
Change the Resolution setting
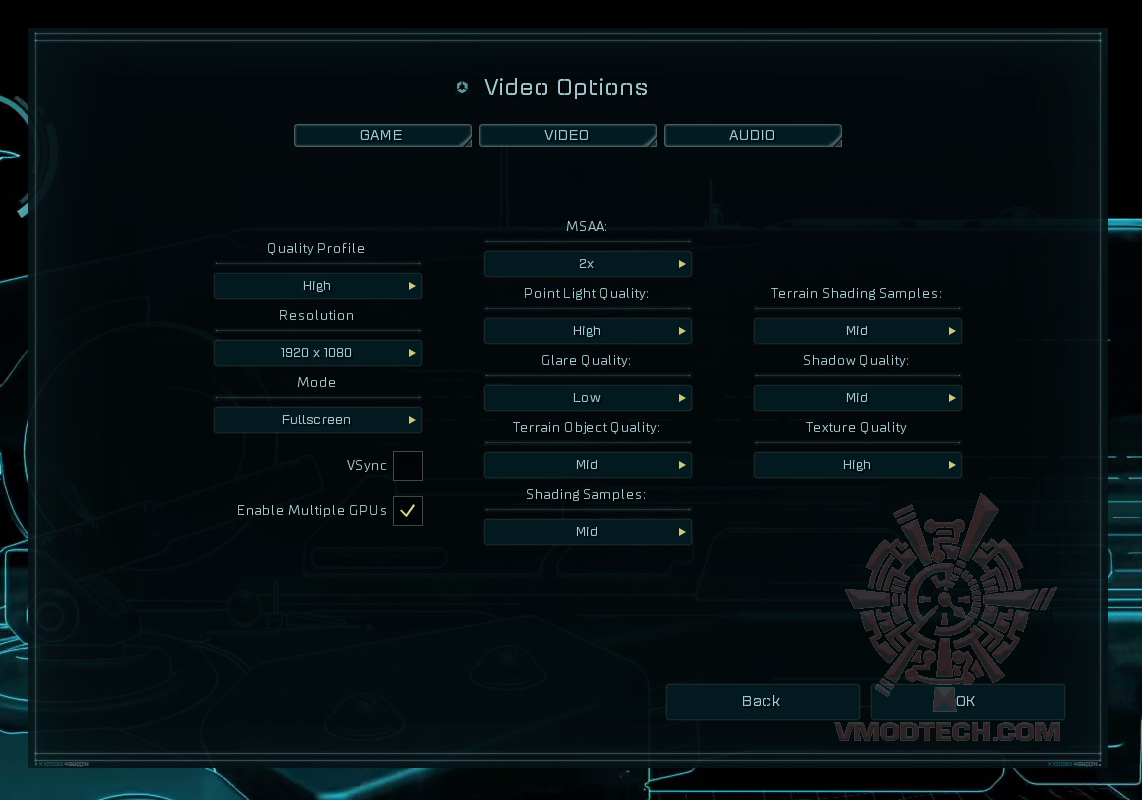(x=318, y=353)
